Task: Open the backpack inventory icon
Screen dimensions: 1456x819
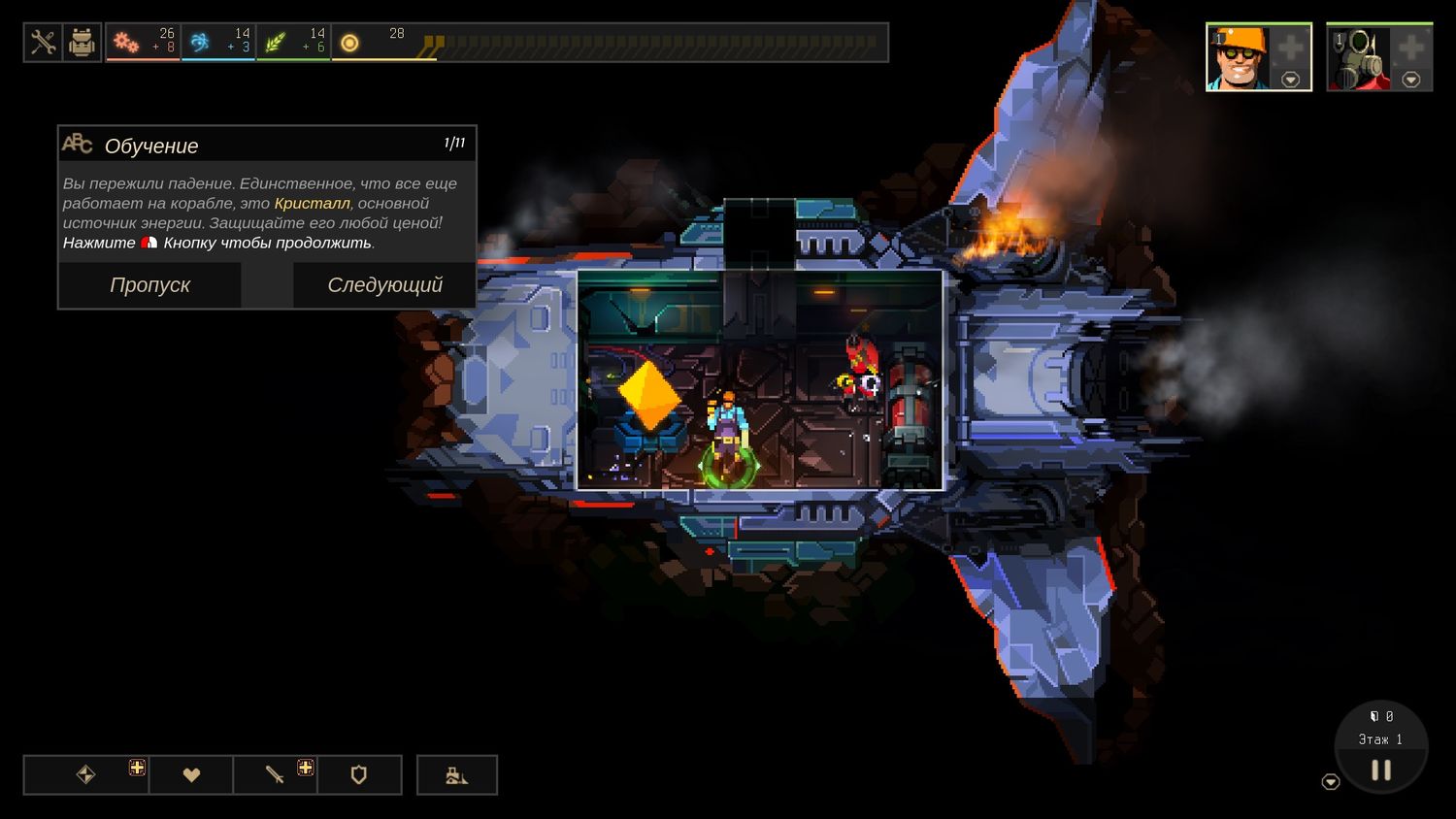Action: tap(83, 43)
